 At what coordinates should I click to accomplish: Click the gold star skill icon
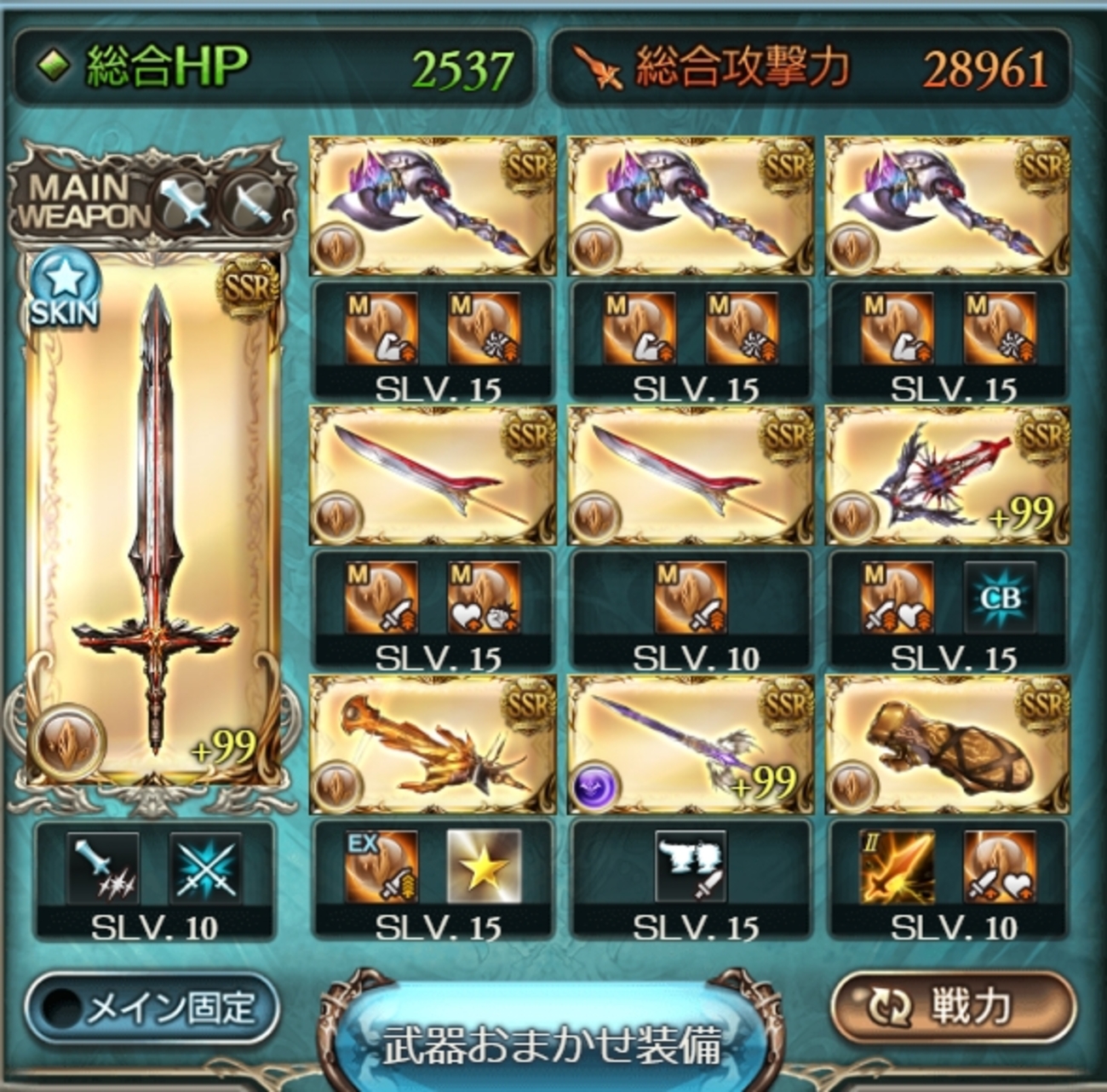(x=484, y=867)
